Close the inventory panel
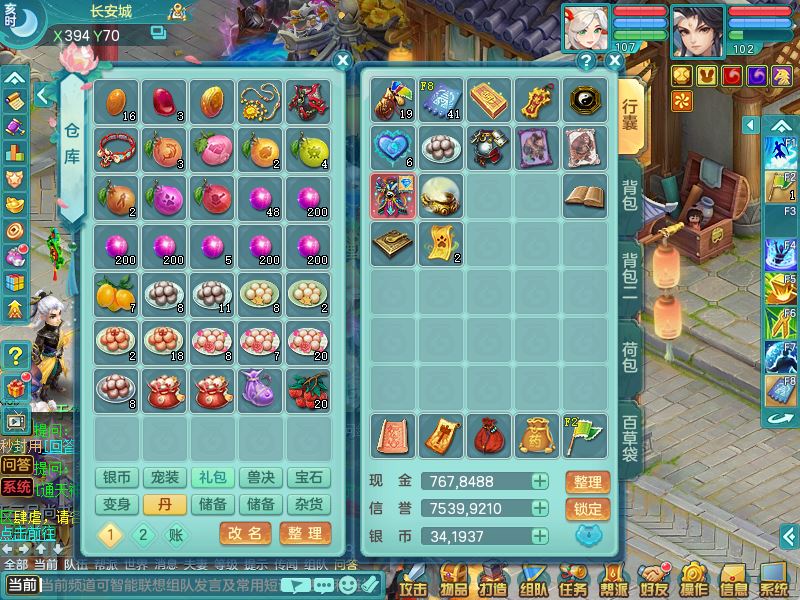The width and height of the screenshot is (800, 600). click(614, 61)
